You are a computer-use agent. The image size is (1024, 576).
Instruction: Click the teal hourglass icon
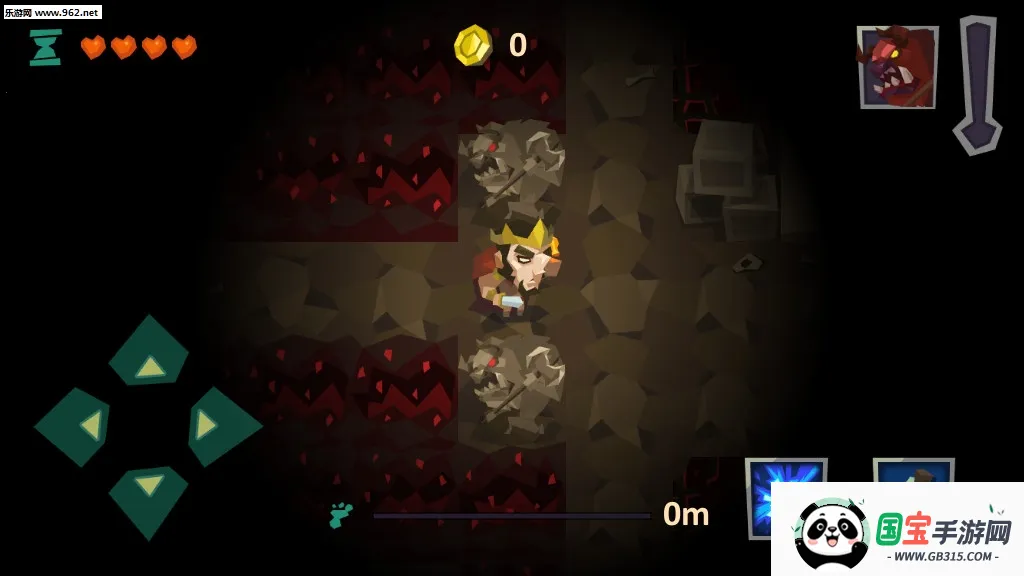click(45, 47)
